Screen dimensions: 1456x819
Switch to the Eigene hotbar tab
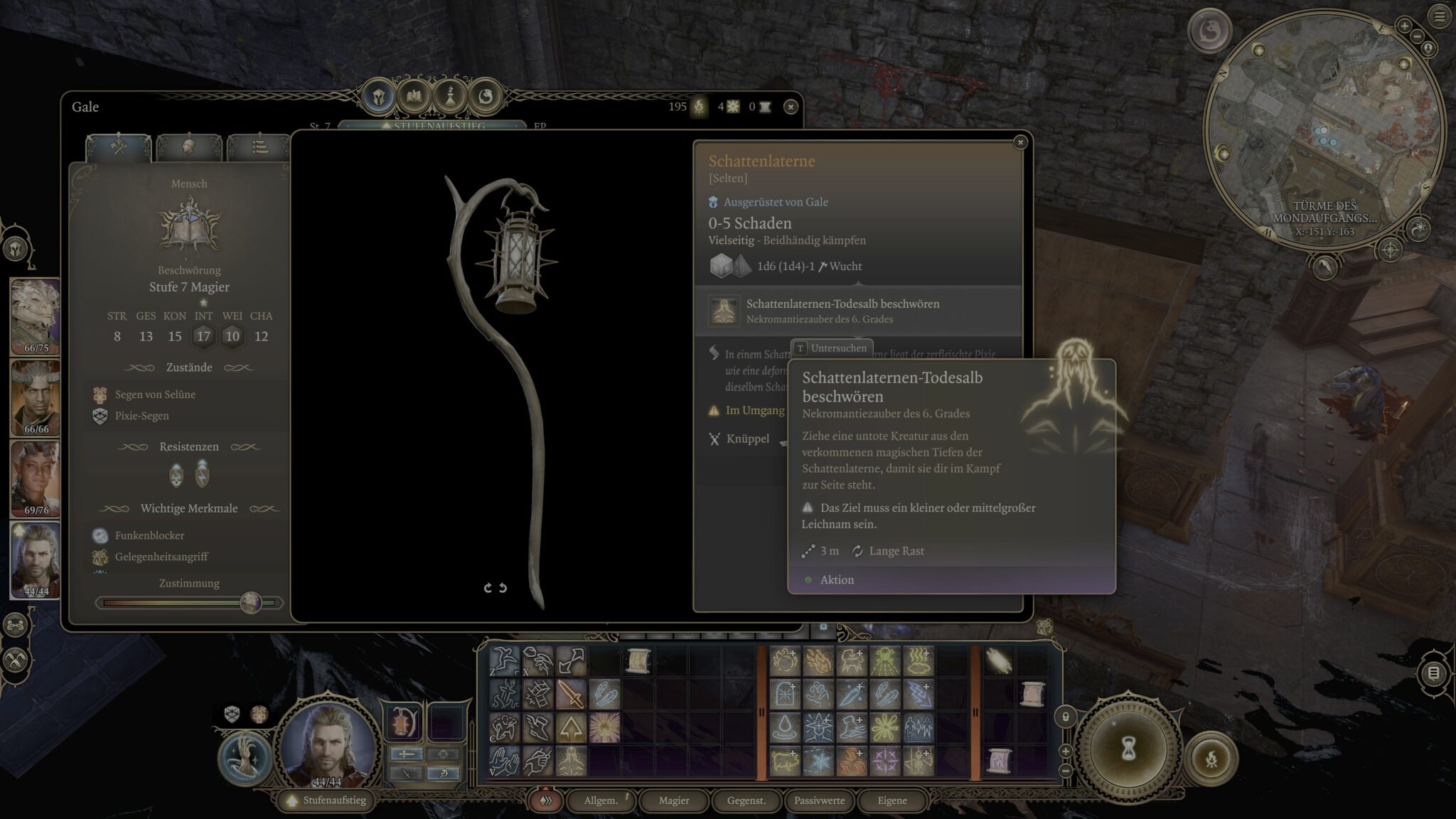(x=892, y=801)
